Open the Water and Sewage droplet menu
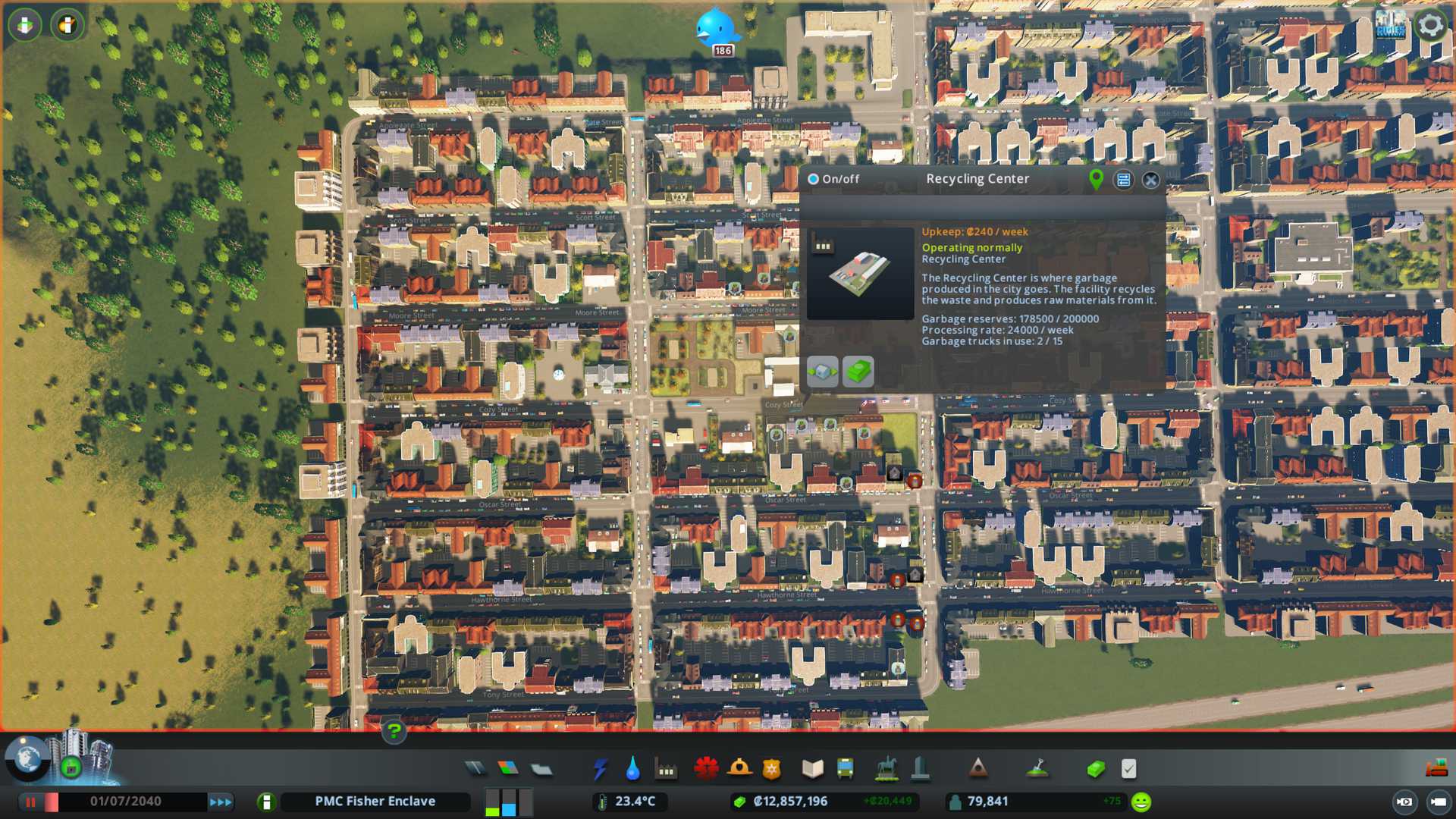The image size is (1456, 819). point(632,769)
